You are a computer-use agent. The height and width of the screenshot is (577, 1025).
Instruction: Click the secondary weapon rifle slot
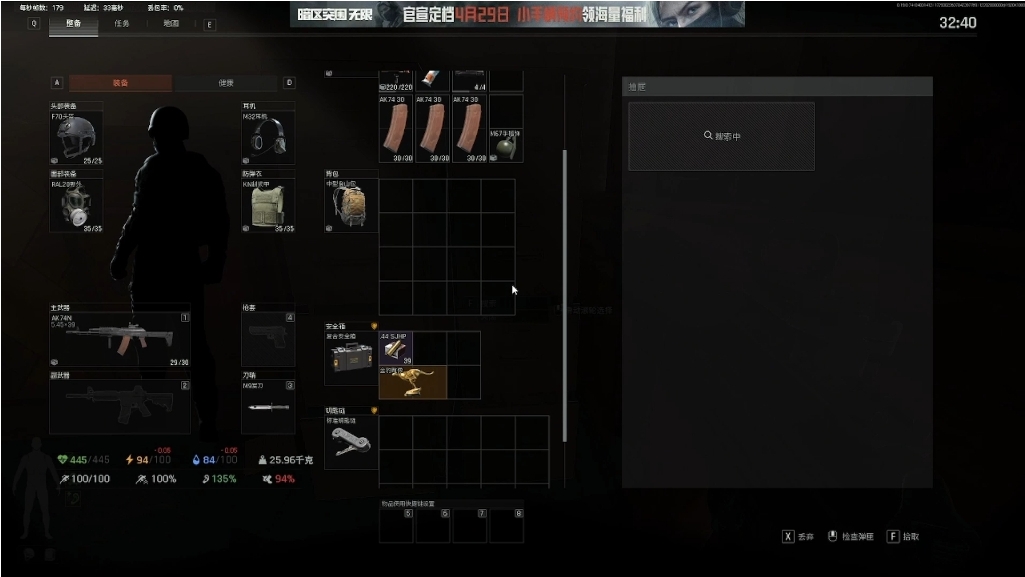tap(120, 407)
